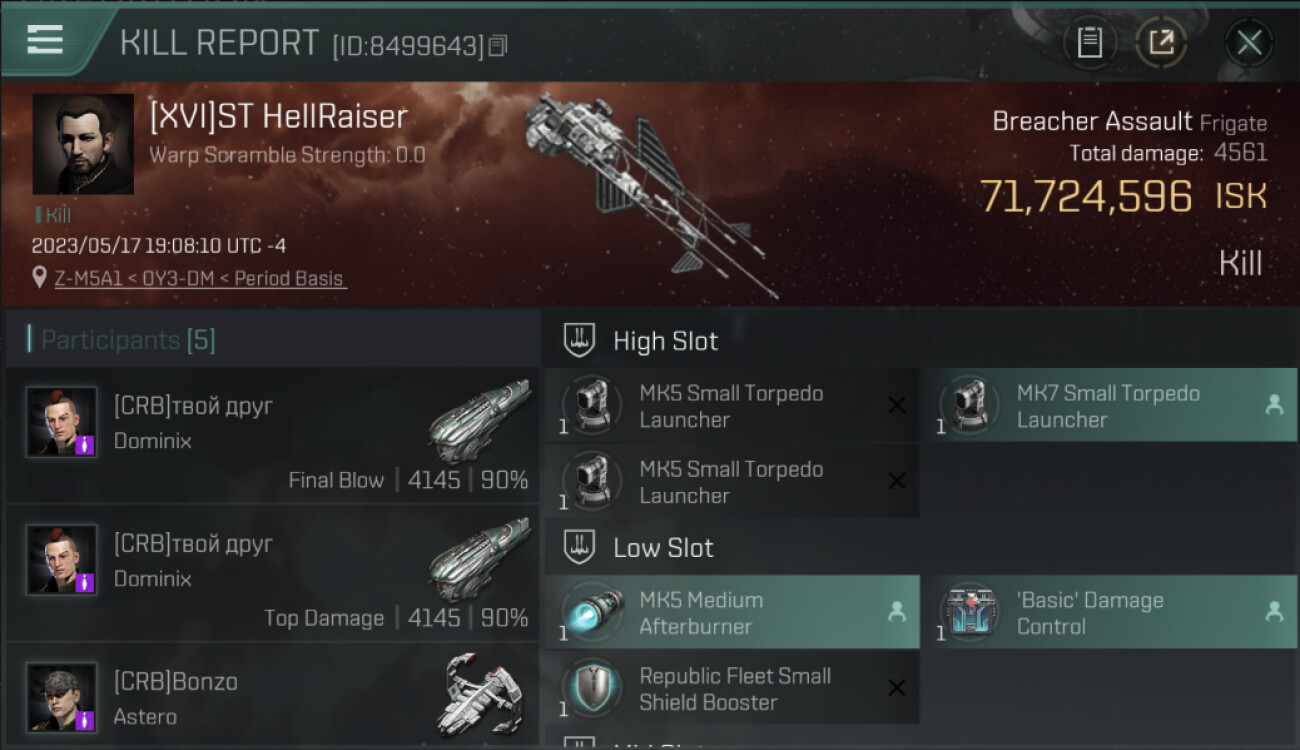Copy the kill report ID
This screenshot has height=750, width=1300.
click(498, 46)
